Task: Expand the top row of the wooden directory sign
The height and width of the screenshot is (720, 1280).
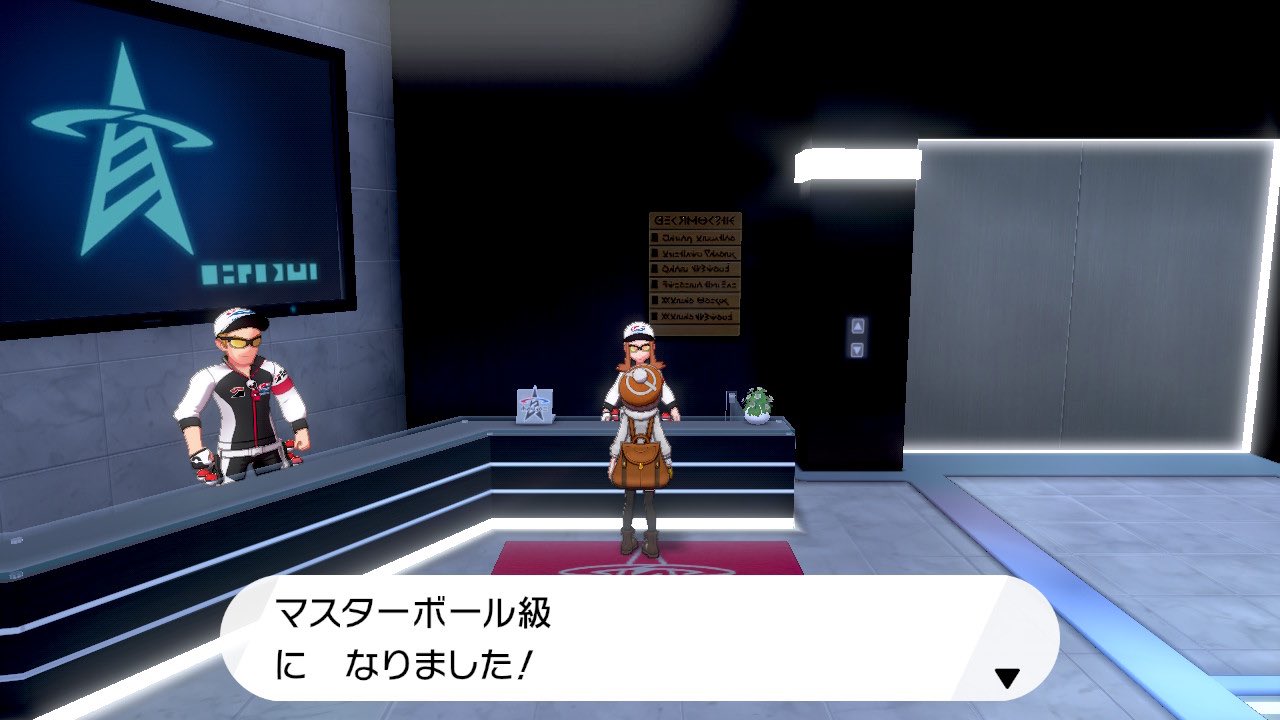Action: click(x=697, y=237)
